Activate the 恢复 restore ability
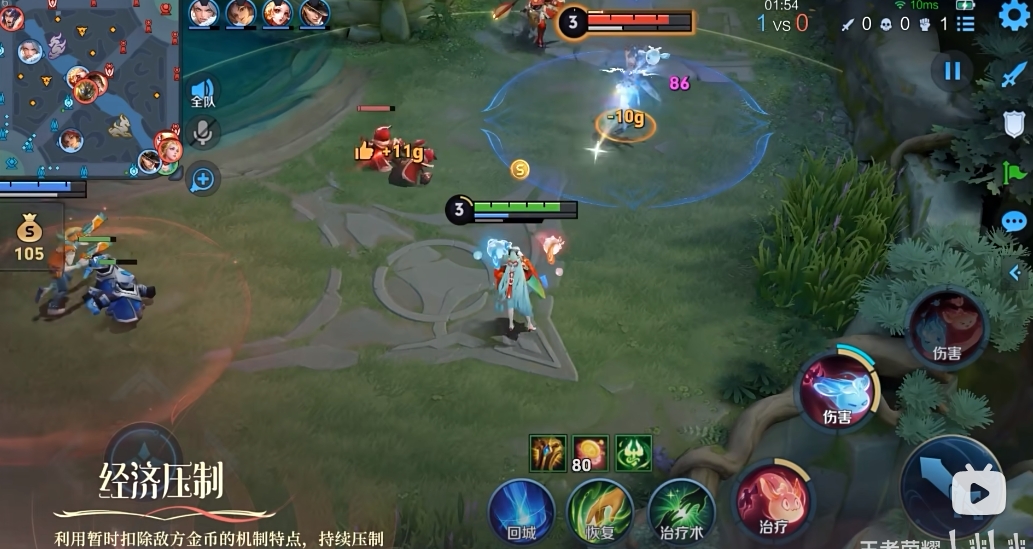Image resolution: width=1033 pixels, height=549 pixels. coord(600,510)
